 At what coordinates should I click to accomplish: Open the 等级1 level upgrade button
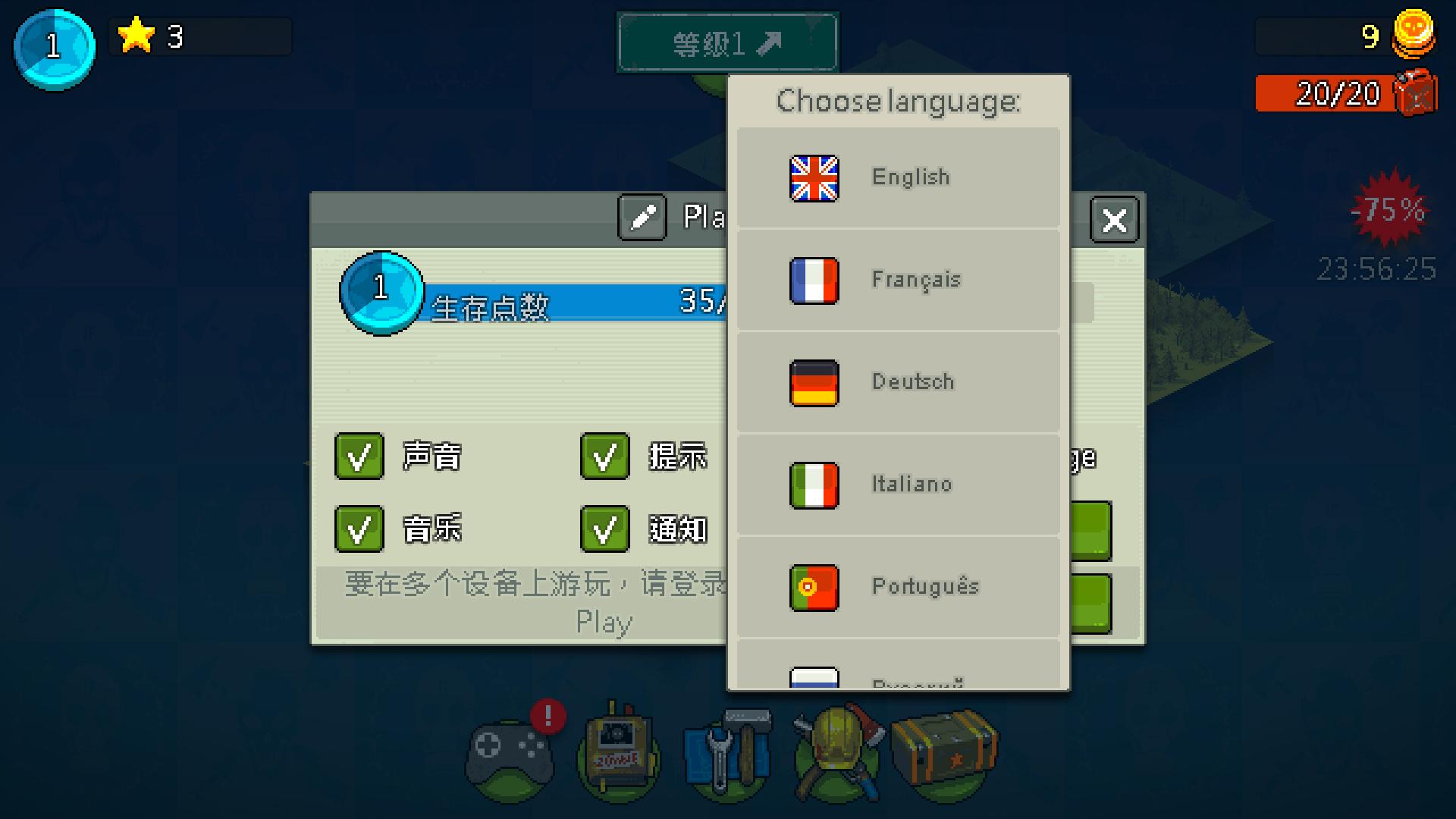click(x=726, y=42)
